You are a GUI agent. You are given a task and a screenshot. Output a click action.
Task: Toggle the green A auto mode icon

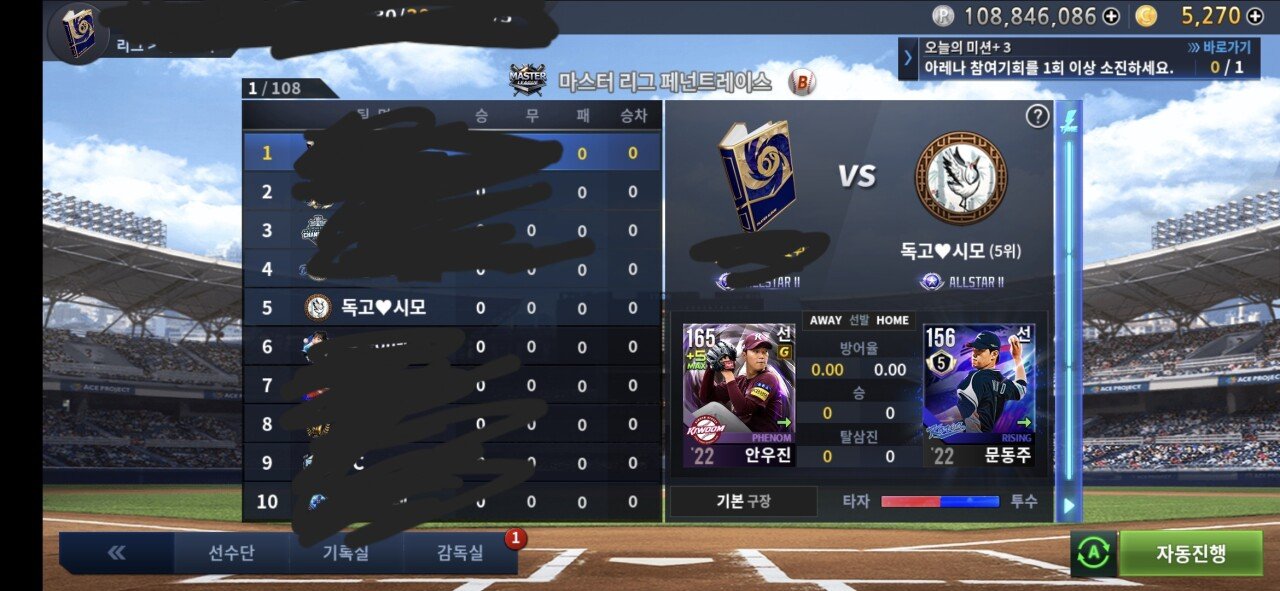1093,554
